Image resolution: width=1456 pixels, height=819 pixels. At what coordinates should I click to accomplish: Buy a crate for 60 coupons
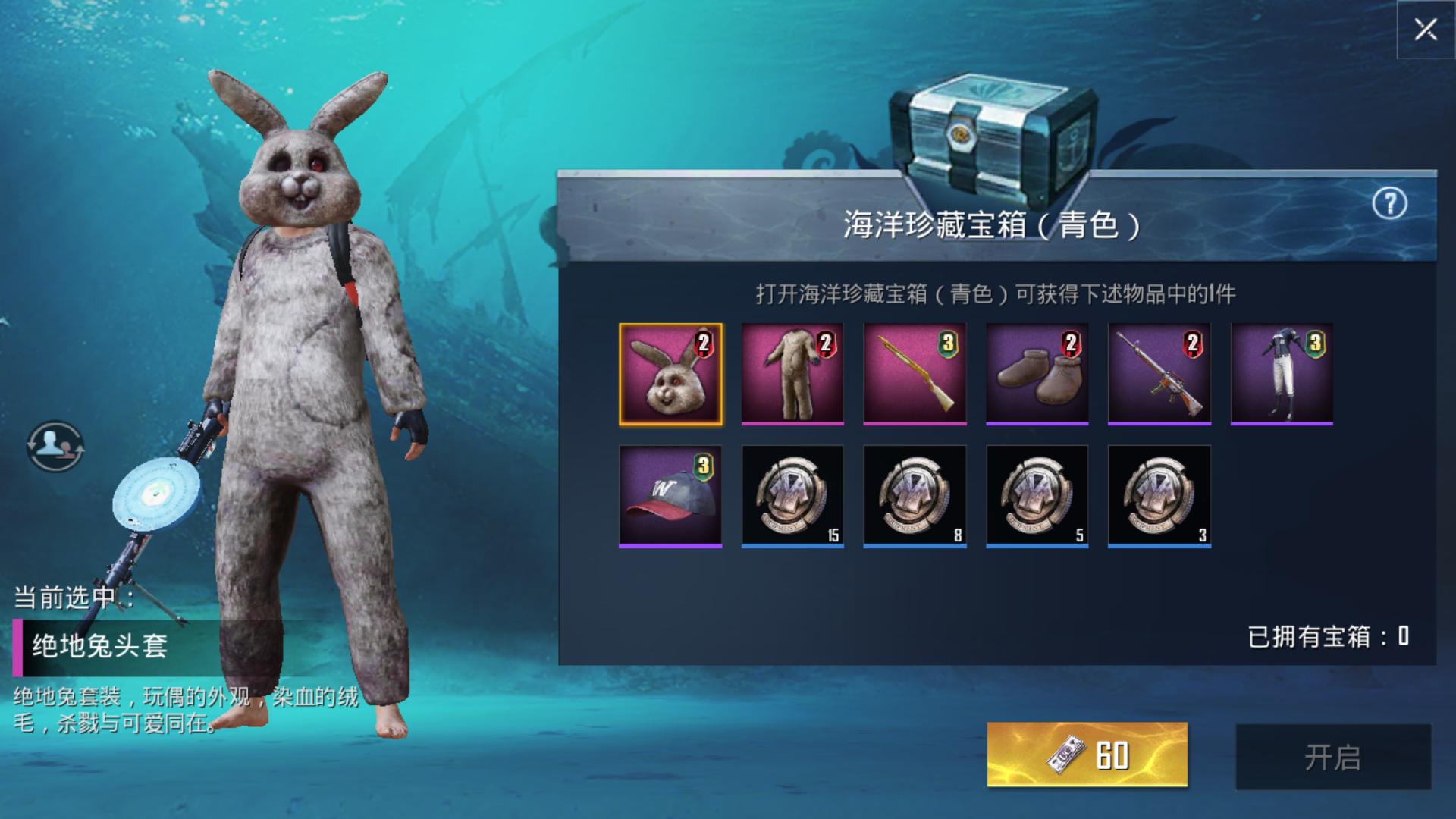[1087, 755]
